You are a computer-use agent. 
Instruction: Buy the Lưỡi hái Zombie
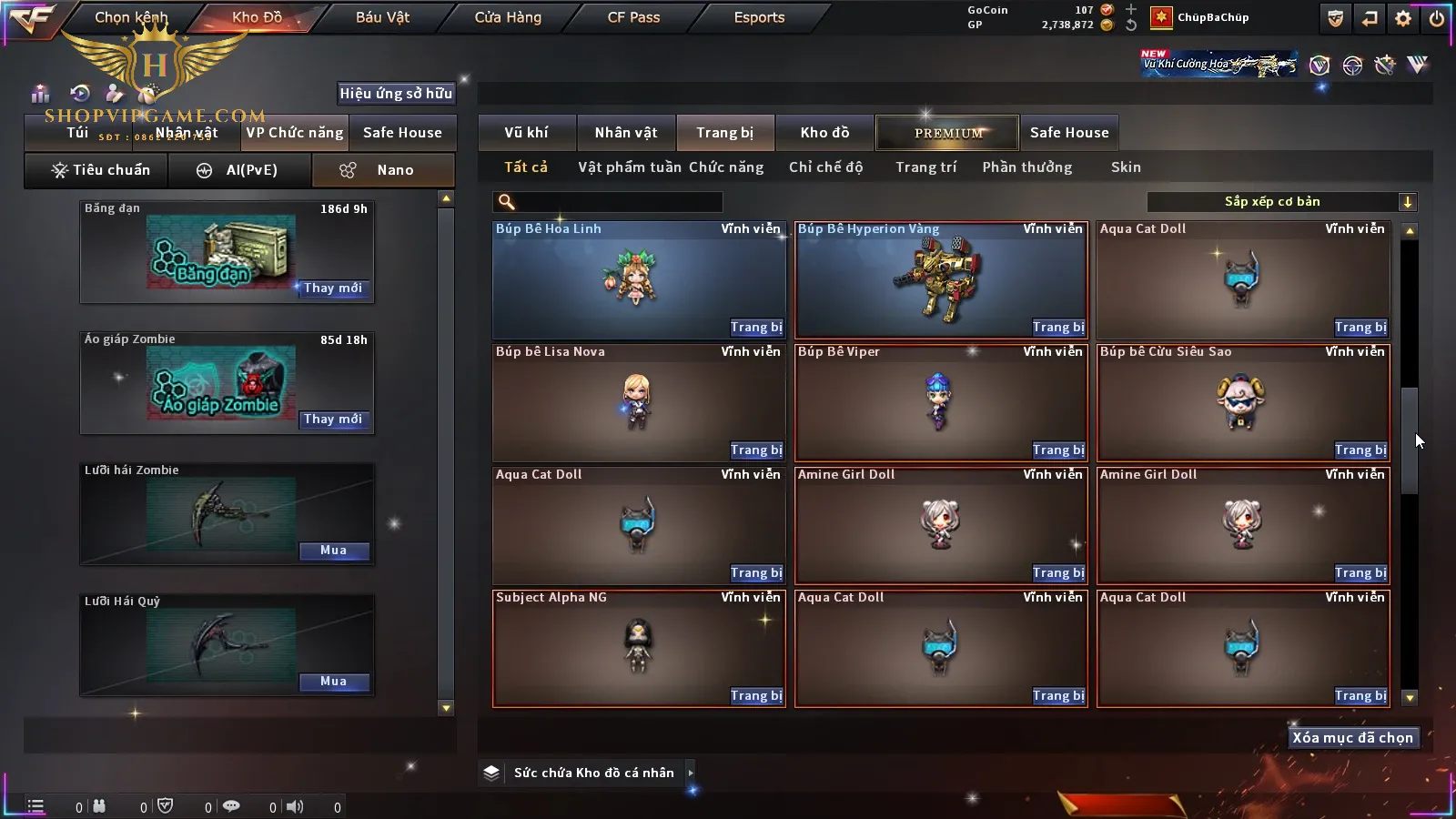click(333, 551)
